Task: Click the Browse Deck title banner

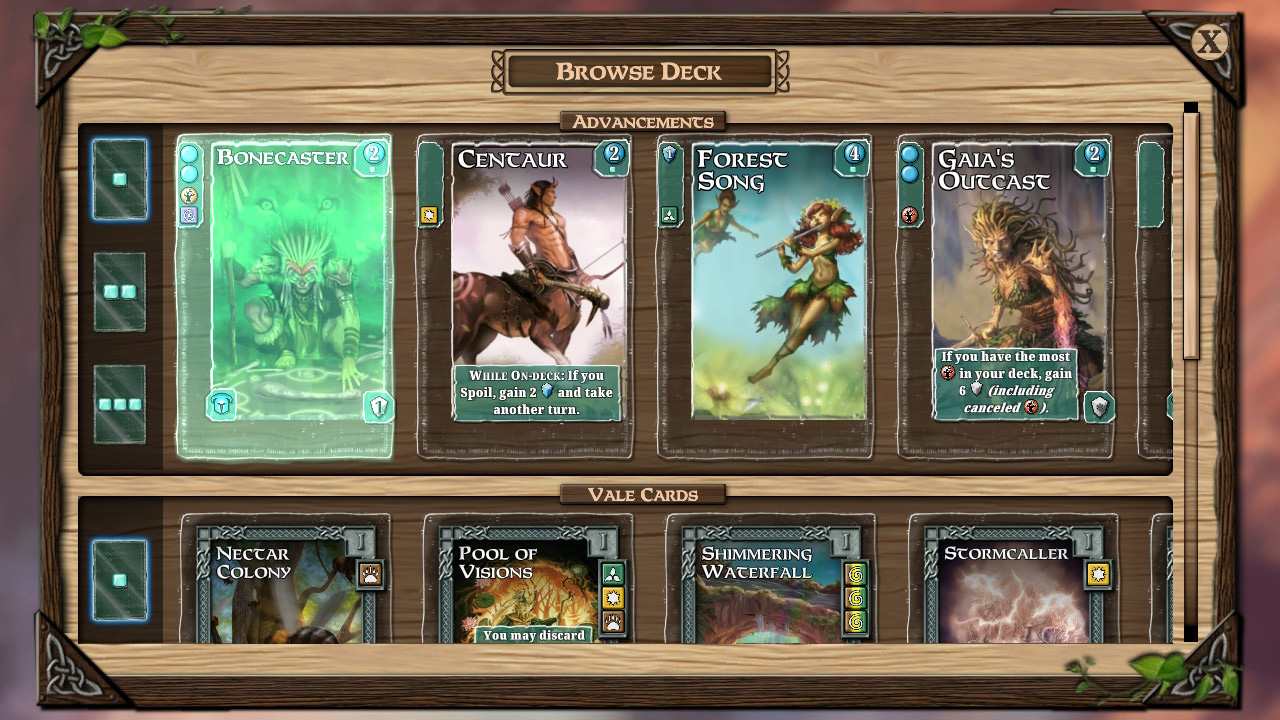Action: (x=640, y=71)
